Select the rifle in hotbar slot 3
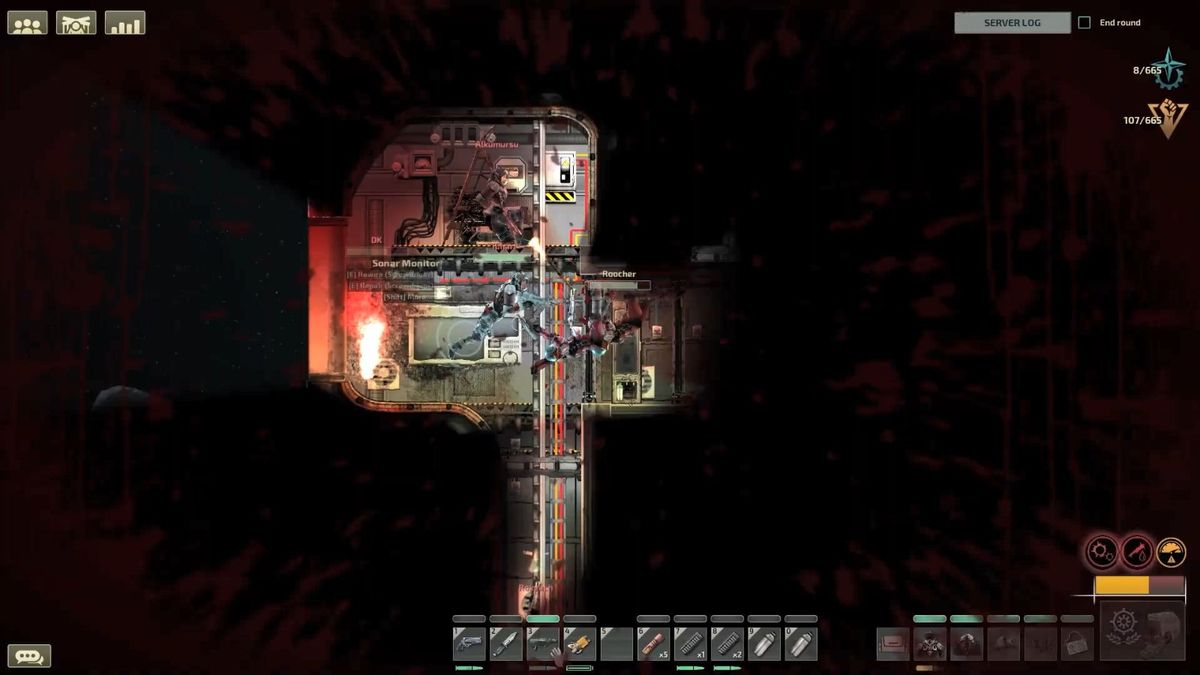 coord(543,643)
